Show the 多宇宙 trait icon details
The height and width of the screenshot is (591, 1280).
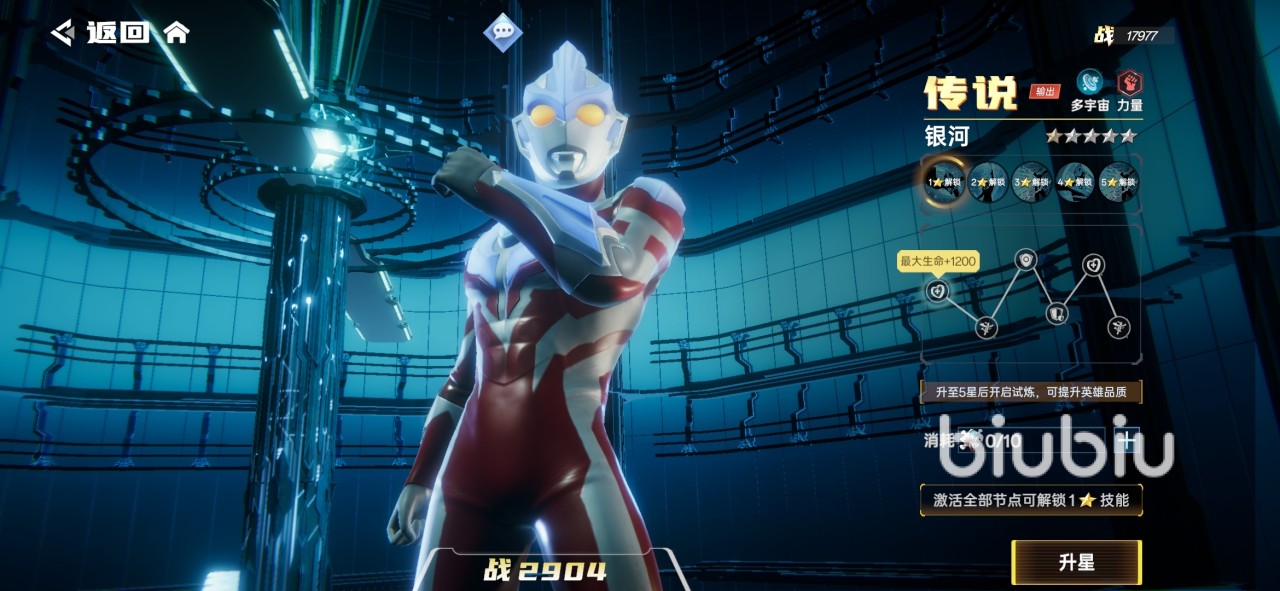pyautogui.click(x=1090, y=83)
